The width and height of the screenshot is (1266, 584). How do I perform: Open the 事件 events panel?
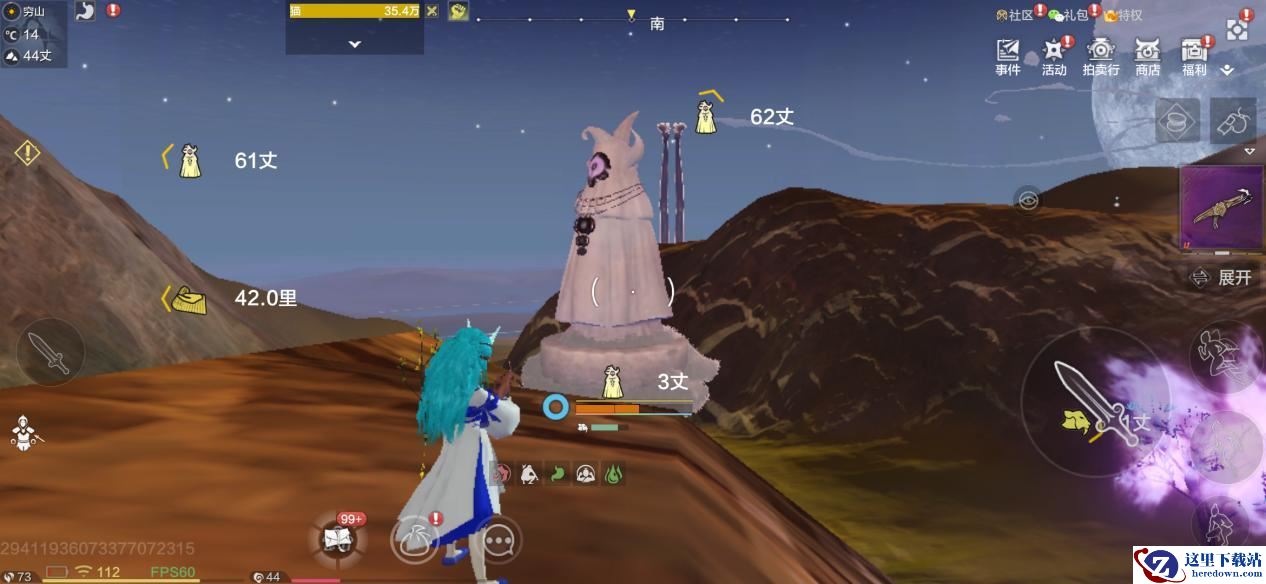click(x=1007, y=55)
